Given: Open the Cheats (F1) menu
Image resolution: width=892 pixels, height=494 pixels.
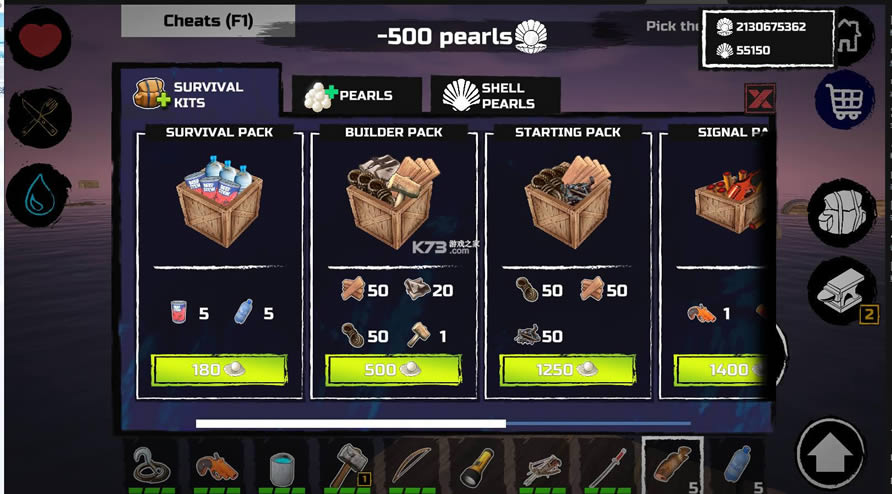Looking at the screenshot, I should 208,21.
